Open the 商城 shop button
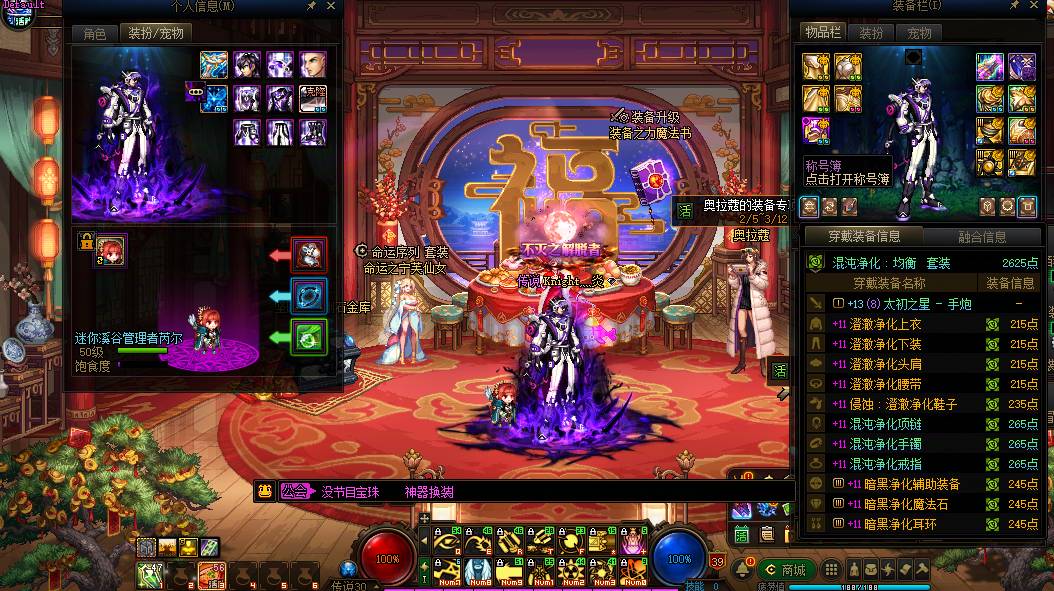The width and height of the screenshot is (1054, 591). [785, 570]
